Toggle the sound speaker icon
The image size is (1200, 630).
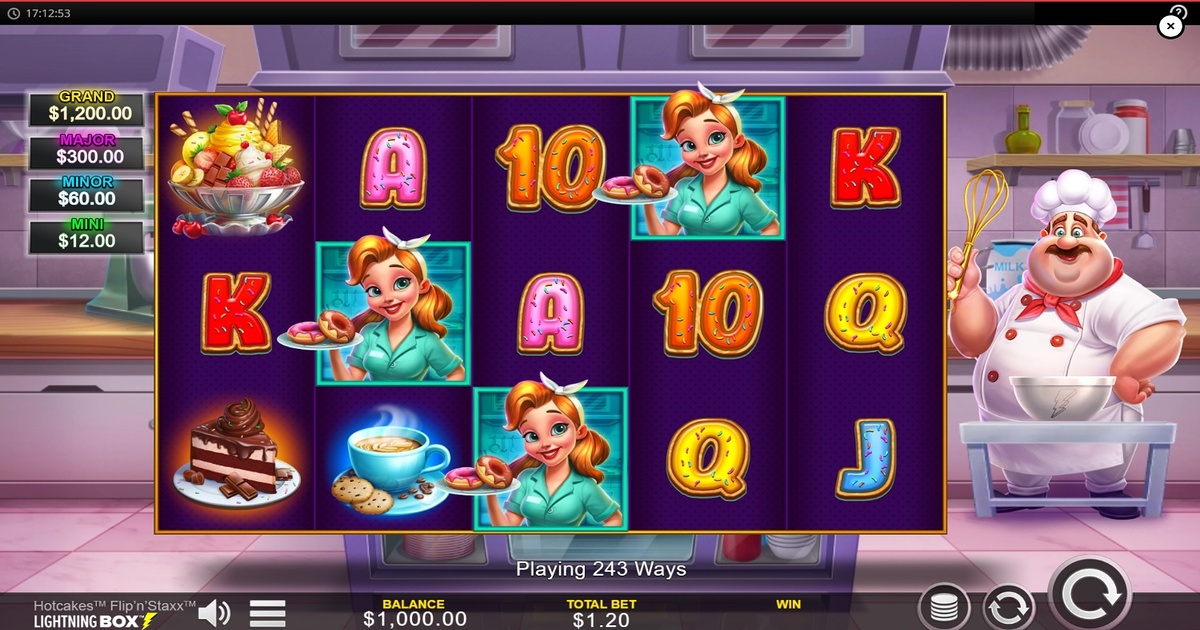[213, 612]
